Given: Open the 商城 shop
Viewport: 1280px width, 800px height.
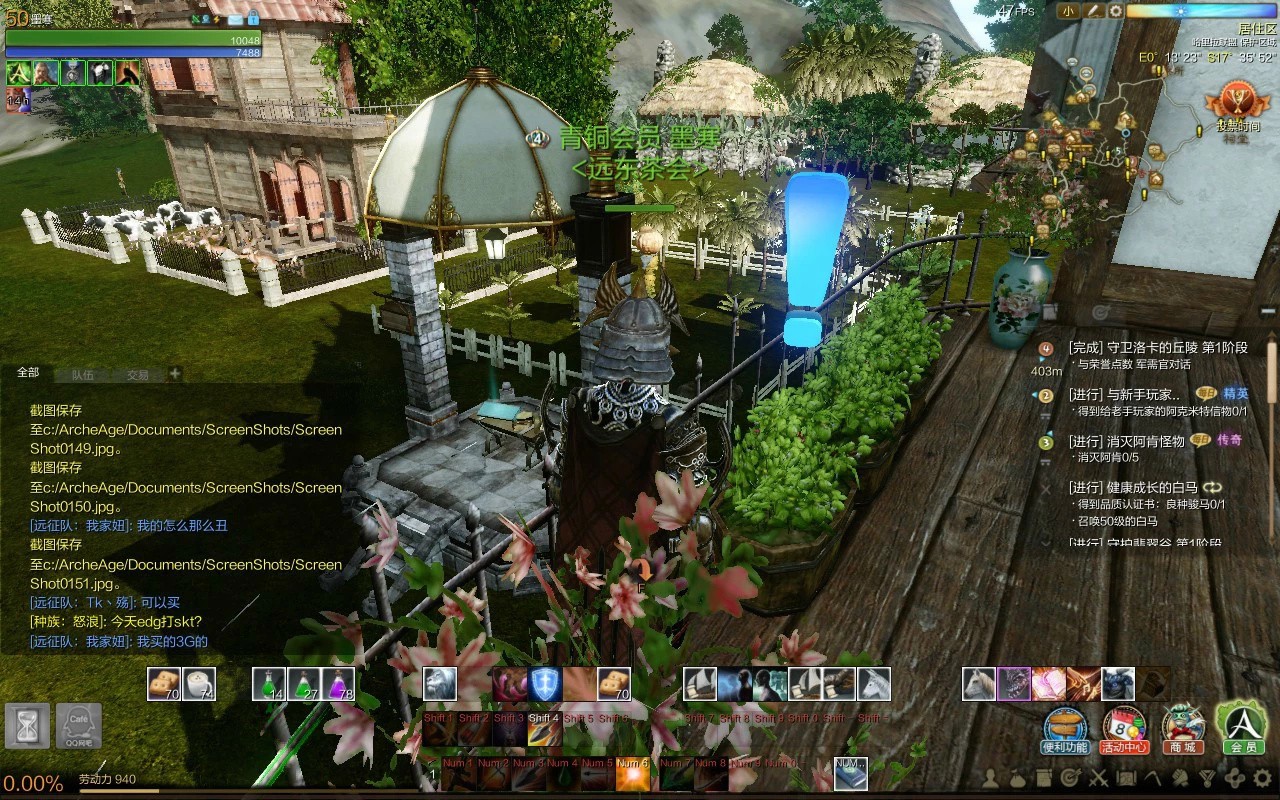Looking at the screenshot, I should click(x=1182, y=729).
